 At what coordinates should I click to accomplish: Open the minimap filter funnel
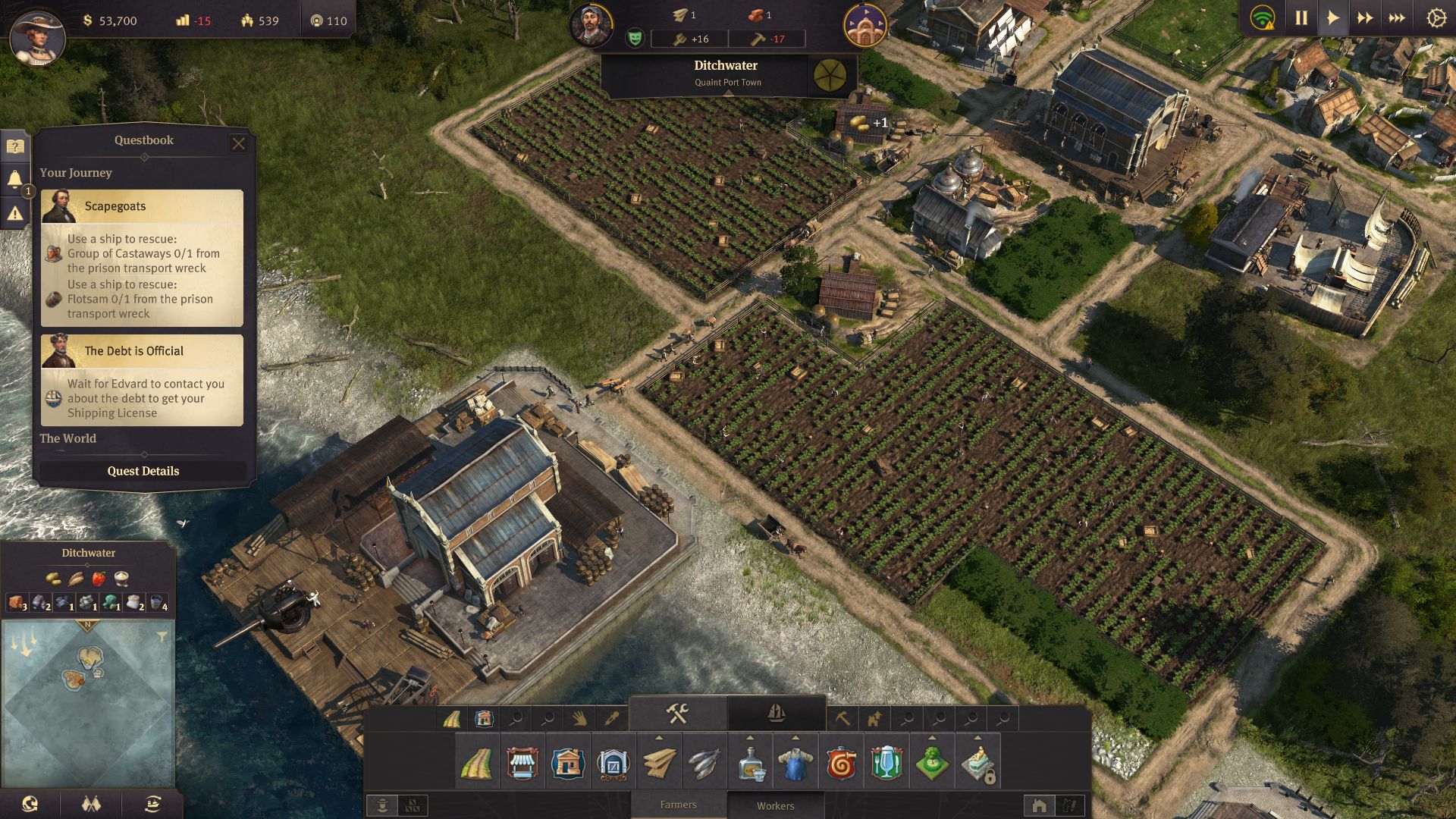point(162,637)
